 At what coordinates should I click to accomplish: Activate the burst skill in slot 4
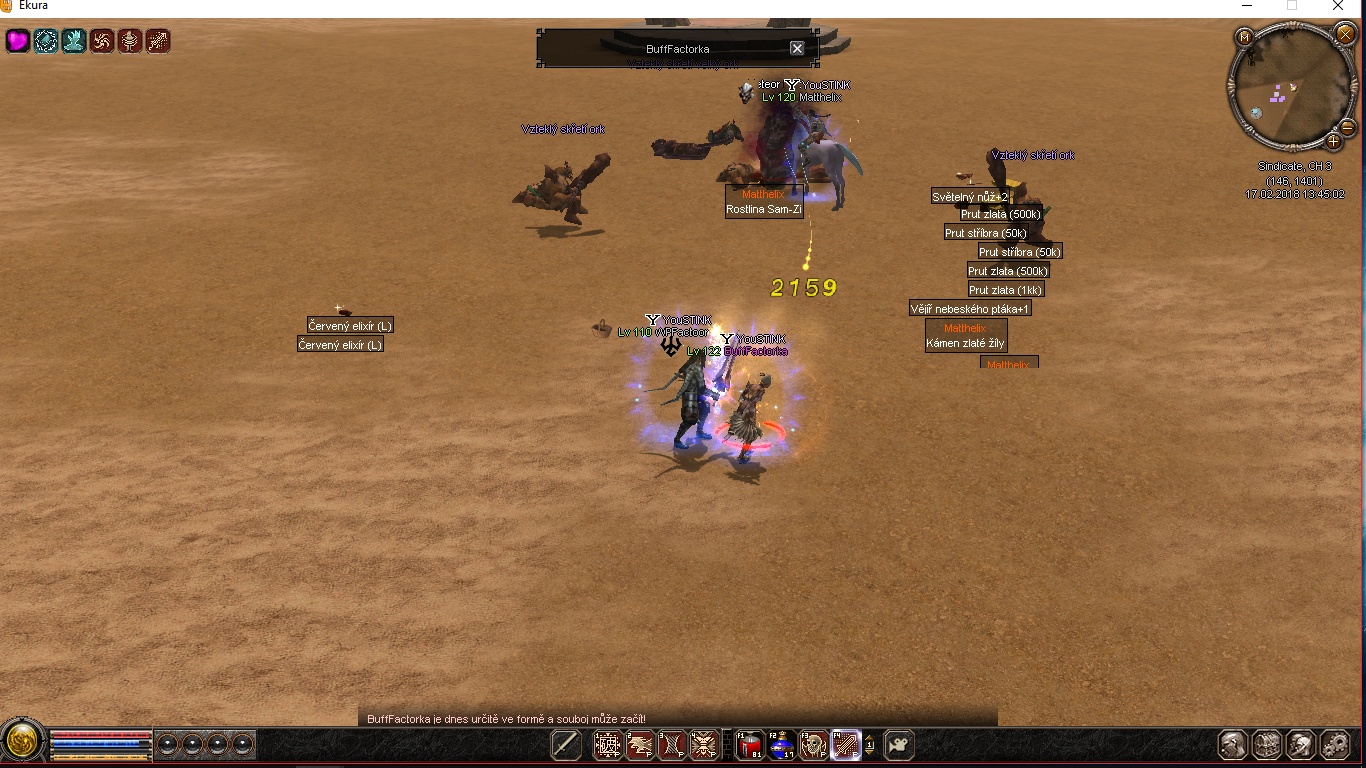(x=704, y=745)
